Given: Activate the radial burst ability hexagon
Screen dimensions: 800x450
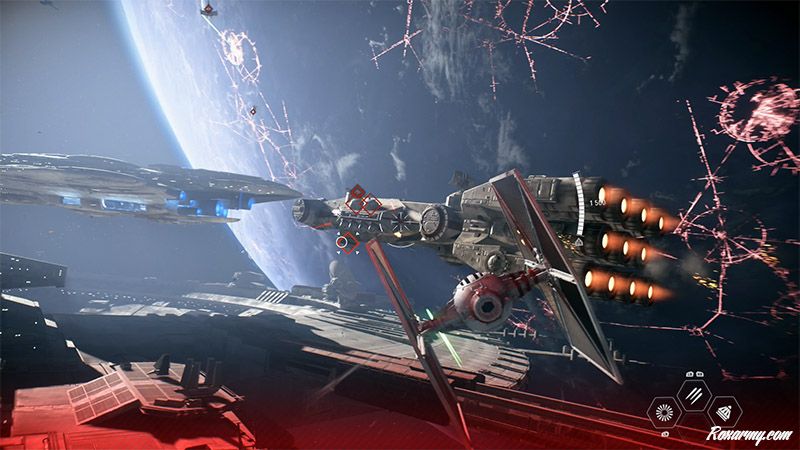Looking at the screenshot, I should pos(662,411).
